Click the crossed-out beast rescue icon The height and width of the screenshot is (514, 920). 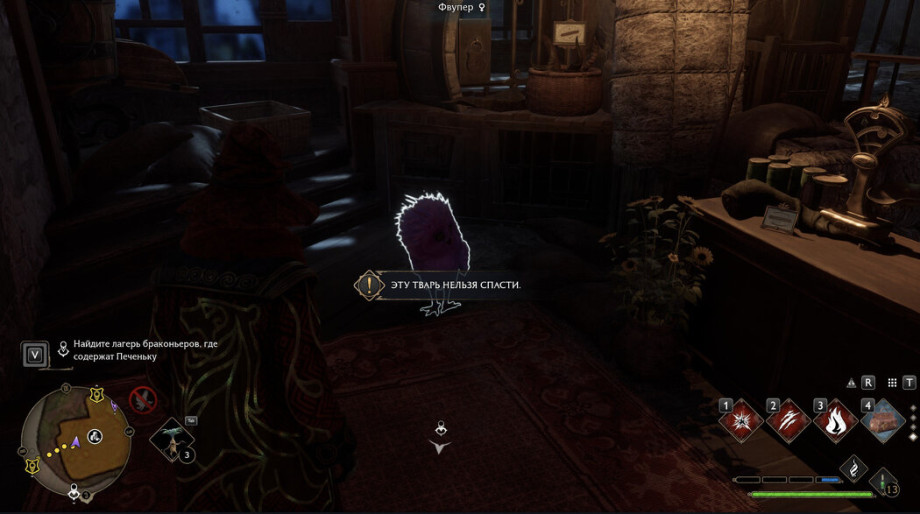pos(144,400)
